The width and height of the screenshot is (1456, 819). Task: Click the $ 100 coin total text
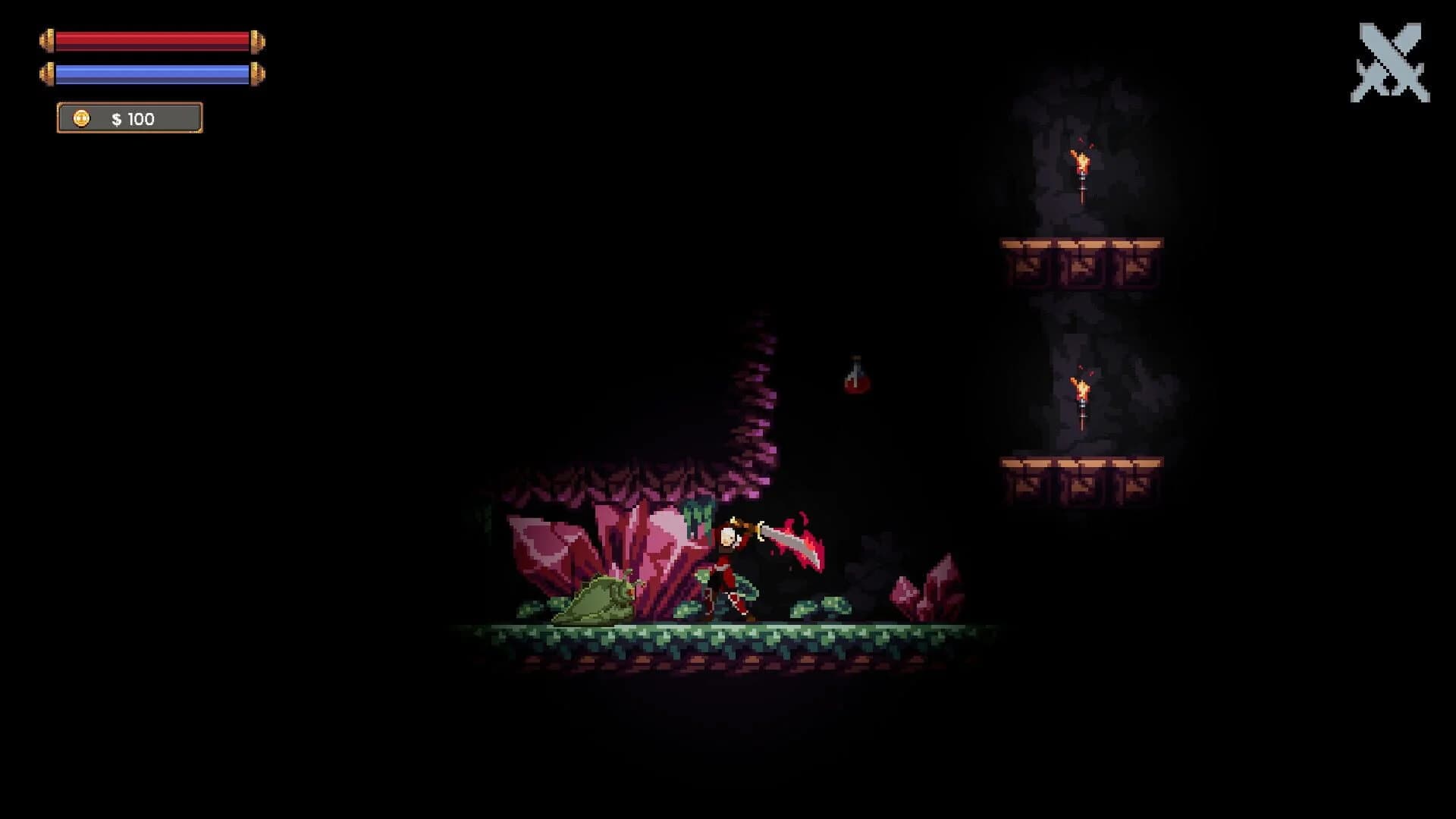pos(133,118)
